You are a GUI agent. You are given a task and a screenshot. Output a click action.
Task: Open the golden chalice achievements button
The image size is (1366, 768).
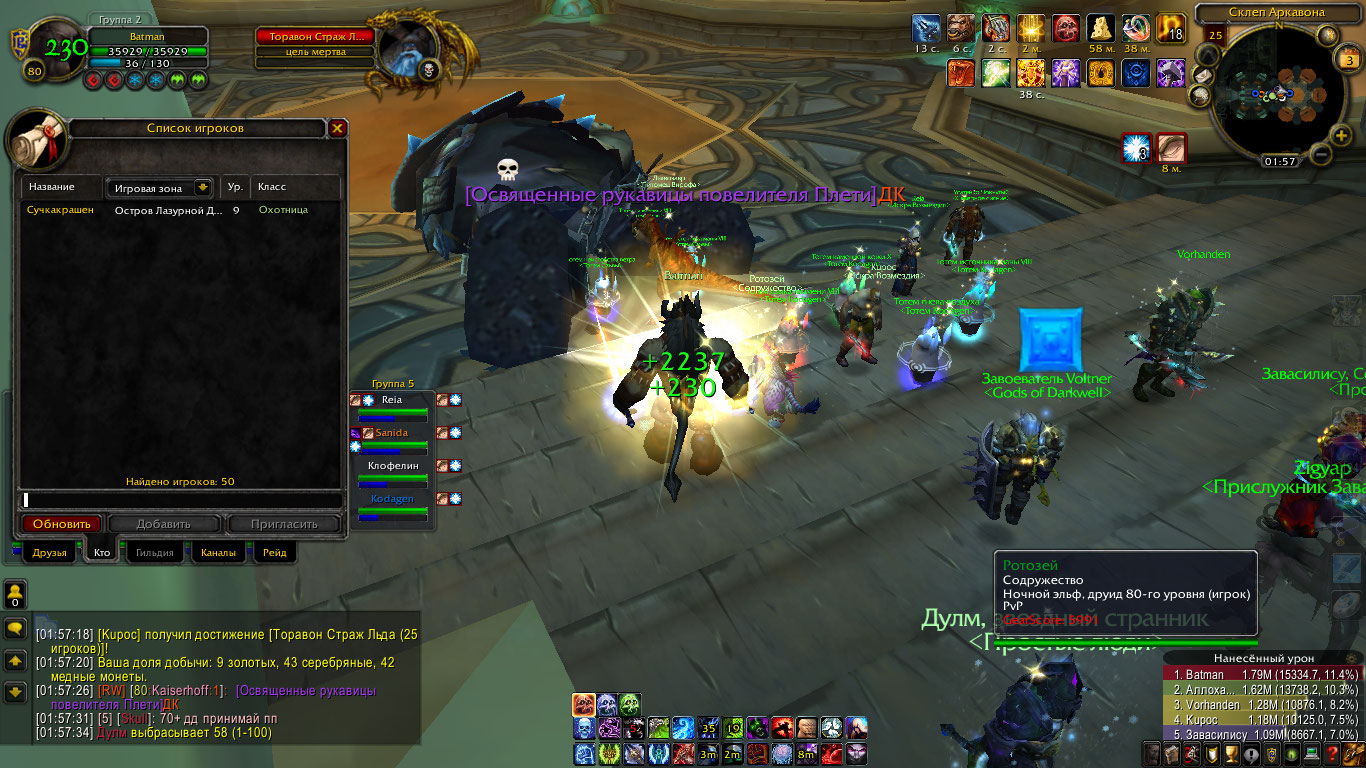pos(1233,753)
